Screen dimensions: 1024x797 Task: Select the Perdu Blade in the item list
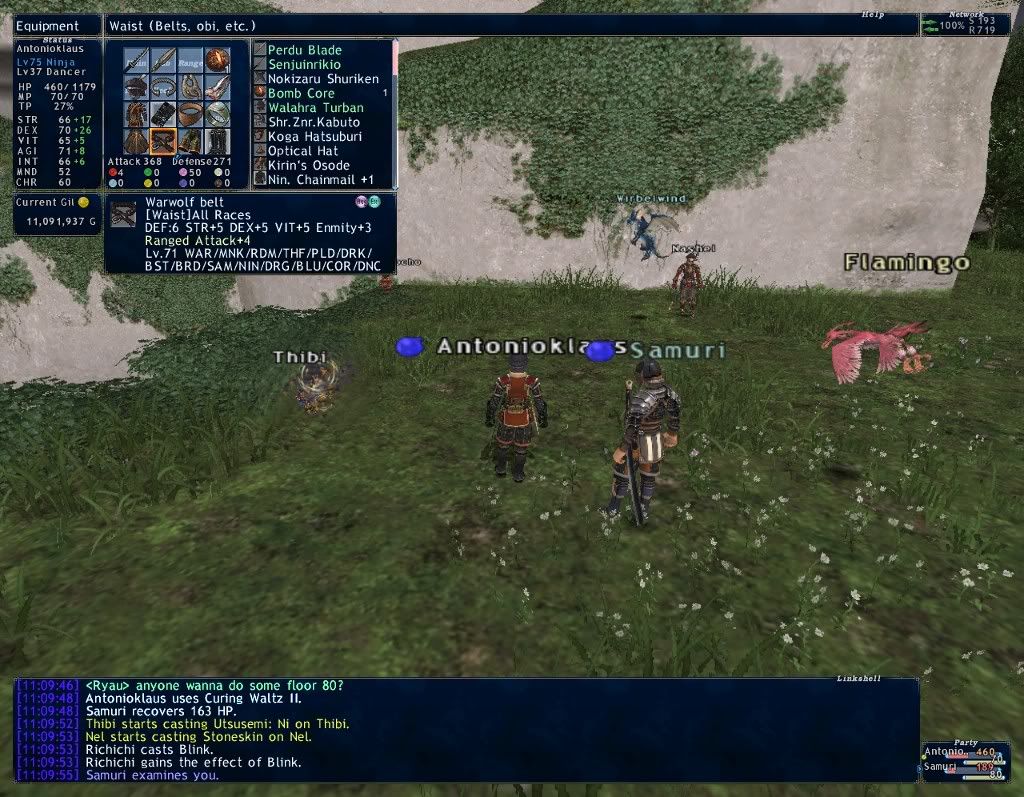(304, 50)
